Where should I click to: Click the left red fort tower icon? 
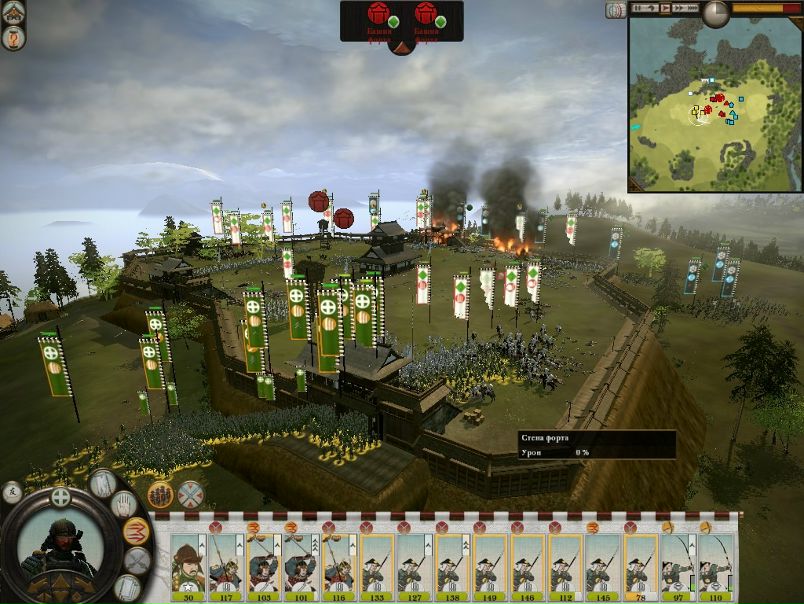point(379,14)
